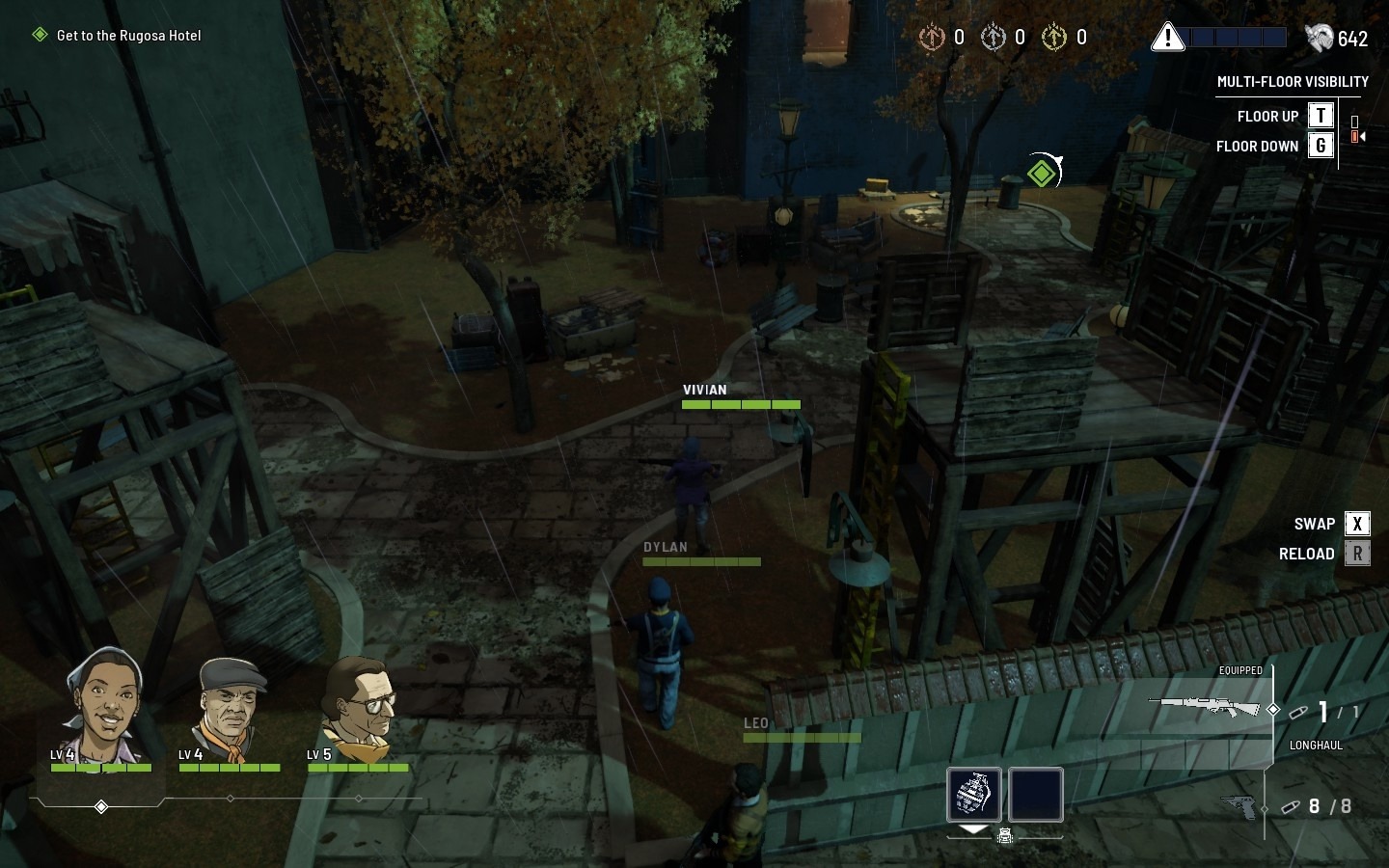Screen dimensions: 1389x868
Task: Select the glasses-wearing man portrait
Action: click(x=359, y=707)
